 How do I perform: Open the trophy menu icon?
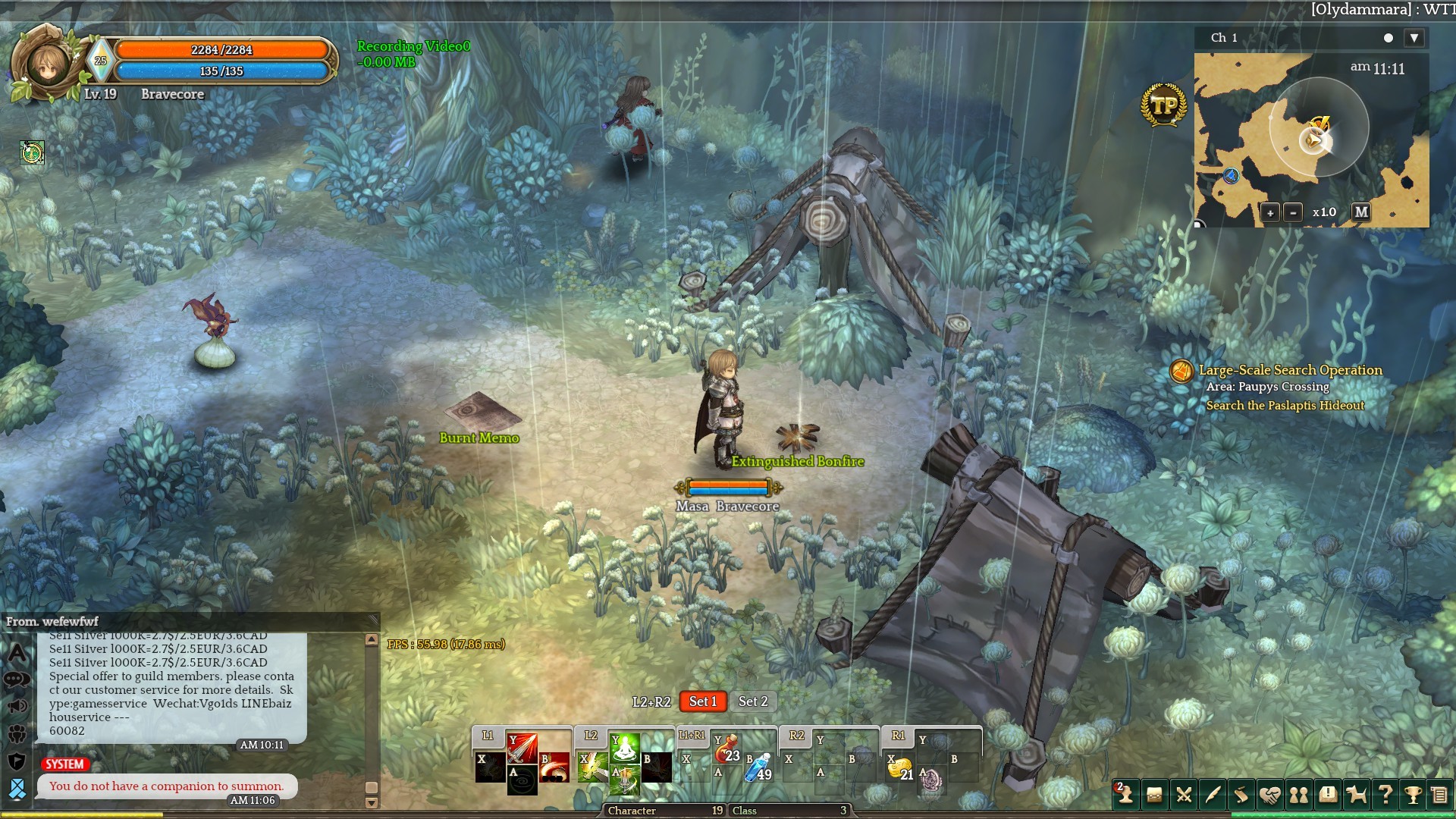pos(1413,795)
